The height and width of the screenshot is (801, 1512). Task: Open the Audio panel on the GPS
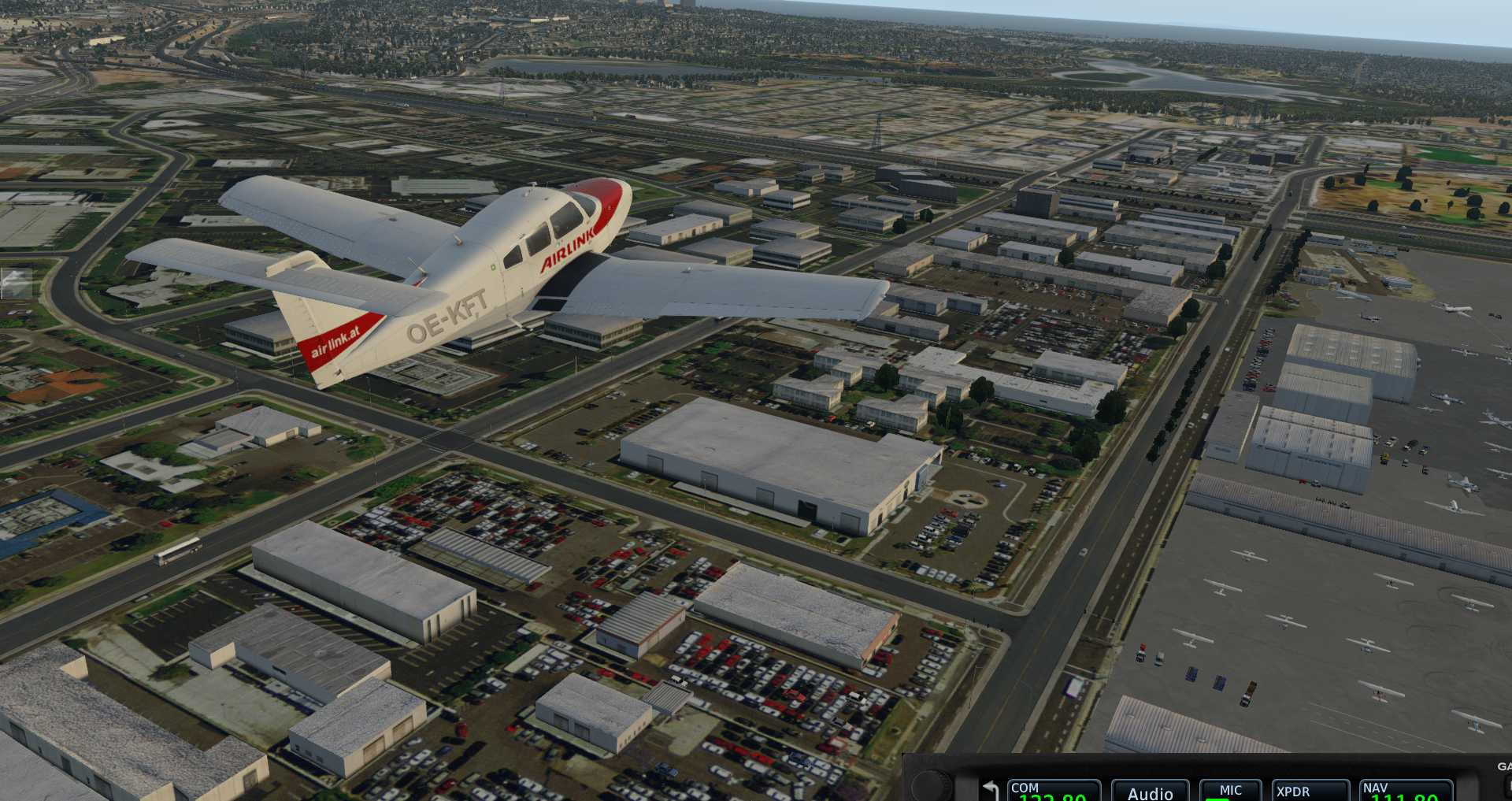click(1150, 792)
